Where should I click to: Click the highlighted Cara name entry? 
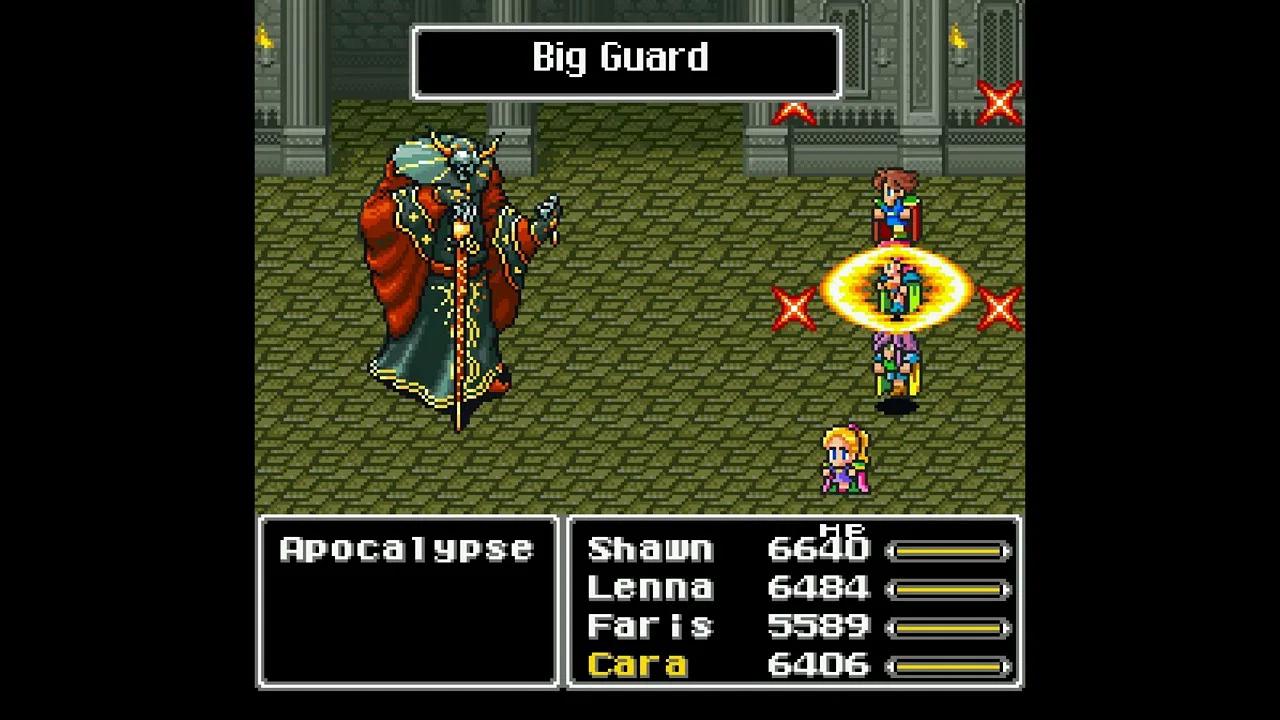click(638, 666)
